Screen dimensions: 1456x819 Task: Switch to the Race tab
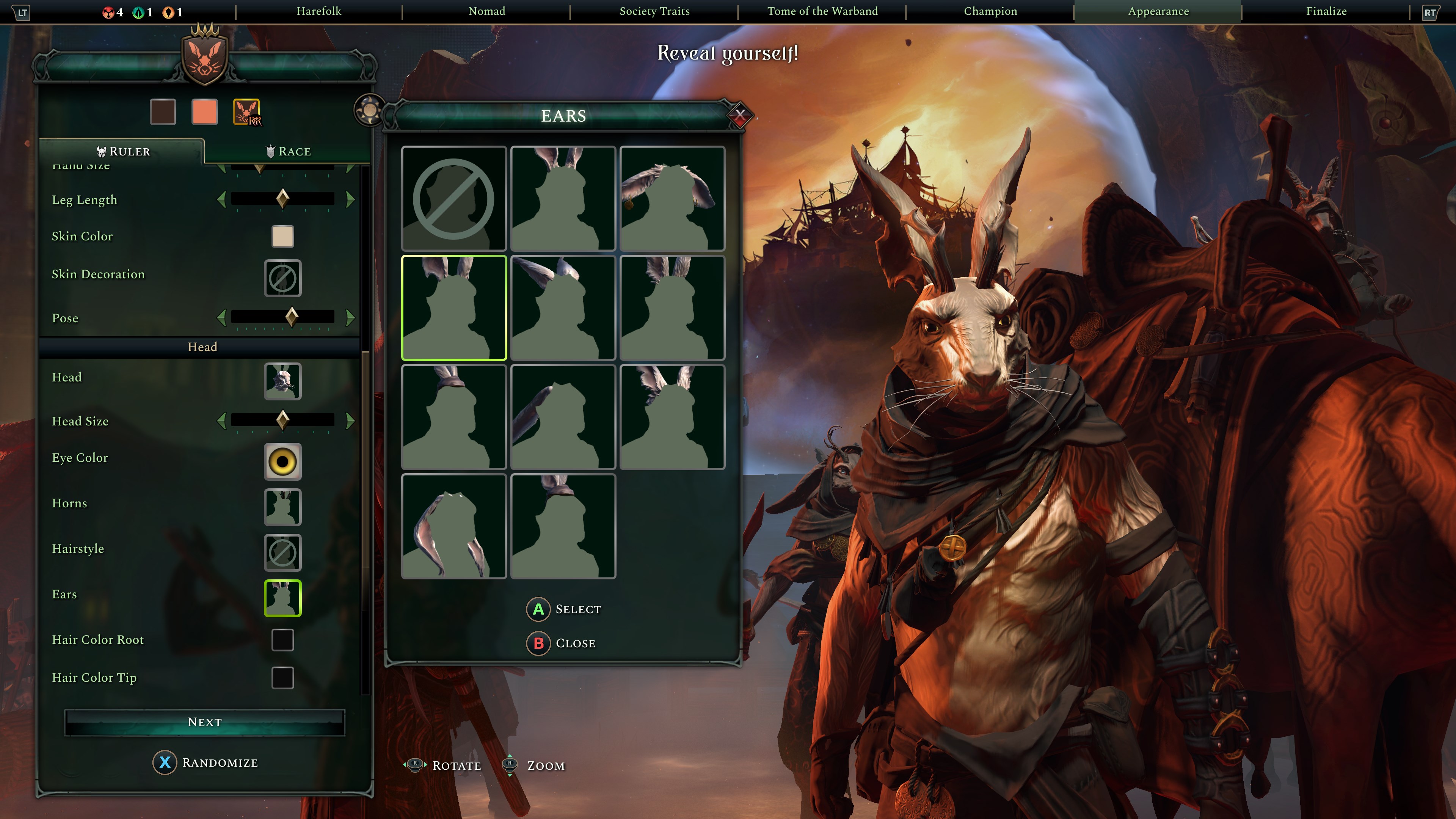pos(288,152)
